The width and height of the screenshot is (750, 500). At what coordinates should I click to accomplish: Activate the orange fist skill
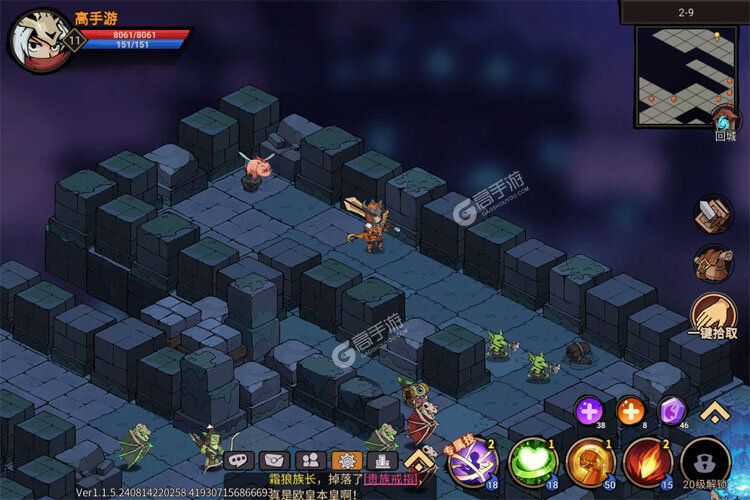pyautogui.click(x=590, y=464)
